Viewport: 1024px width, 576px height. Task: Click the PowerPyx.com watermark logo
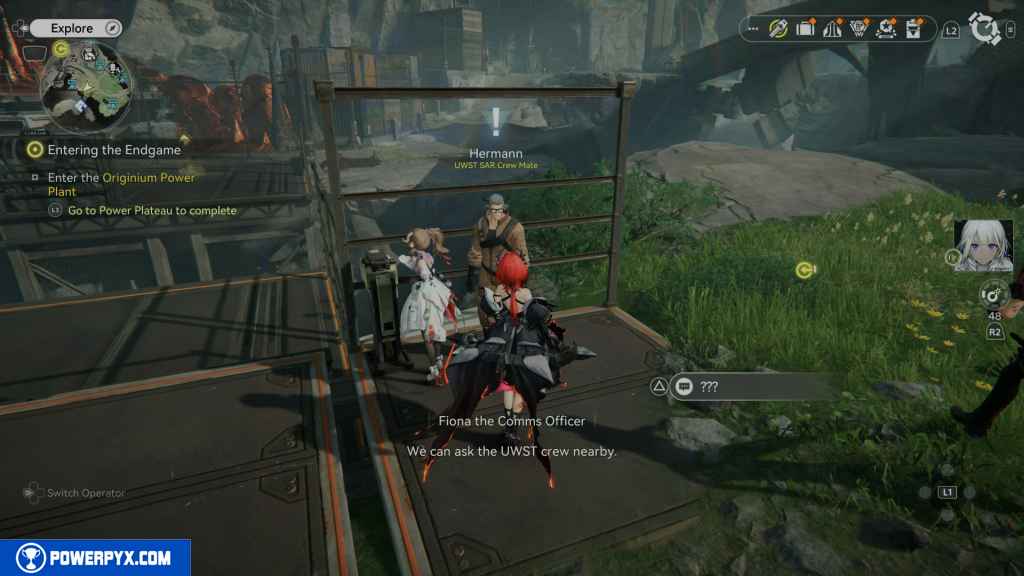click(95, 558)
